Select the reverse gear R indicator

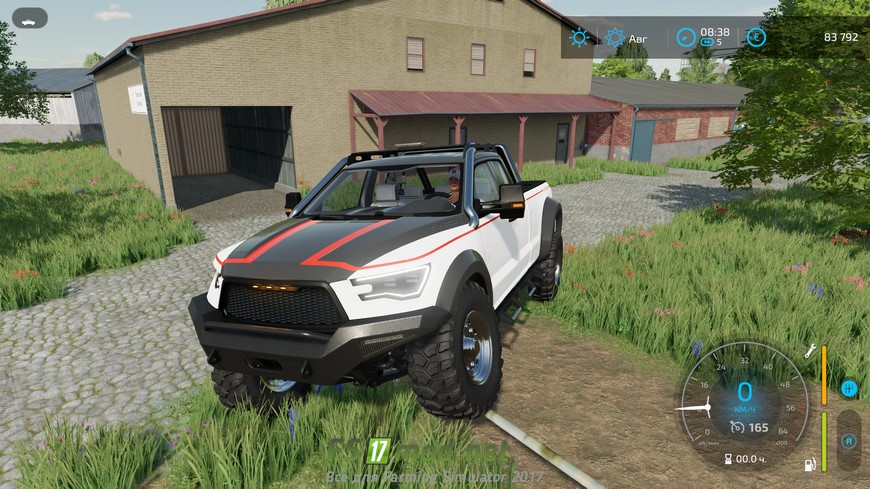pyautogui.click(x=849, y=440)
